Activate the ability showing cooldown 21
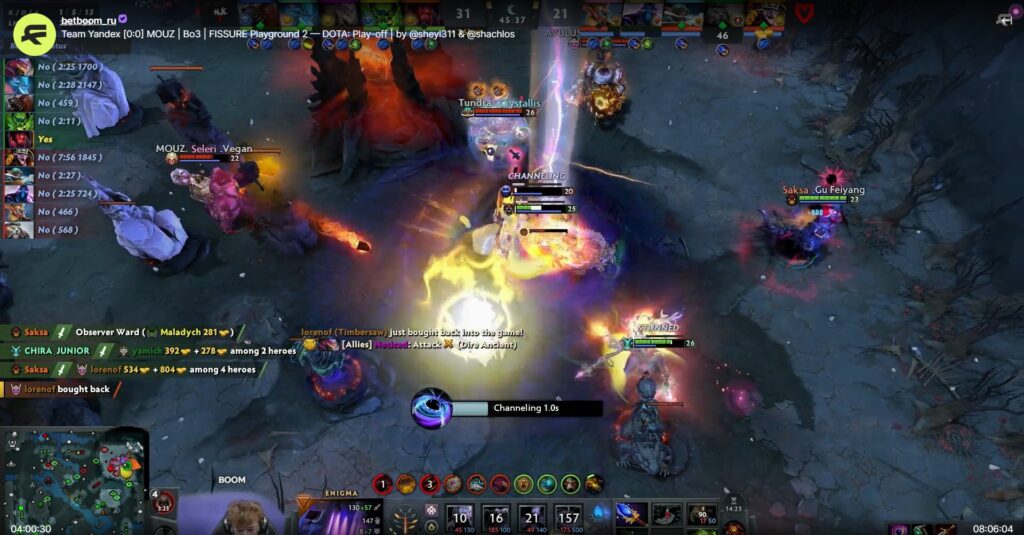The image size is (1024, 535). tap(532, 515)
